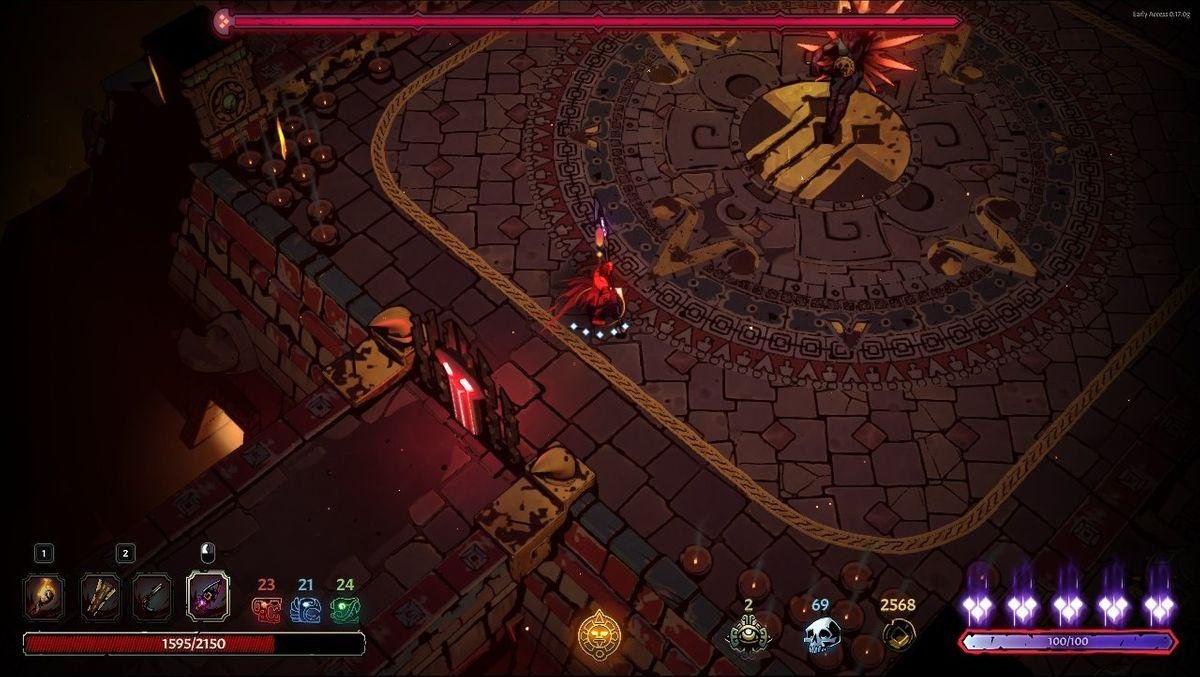Image resolution: width=1200 pixels, height=677 pixels.
Task: Click the green Perception glyph icon
Action: pyautogui.click(x=345, y=609)
